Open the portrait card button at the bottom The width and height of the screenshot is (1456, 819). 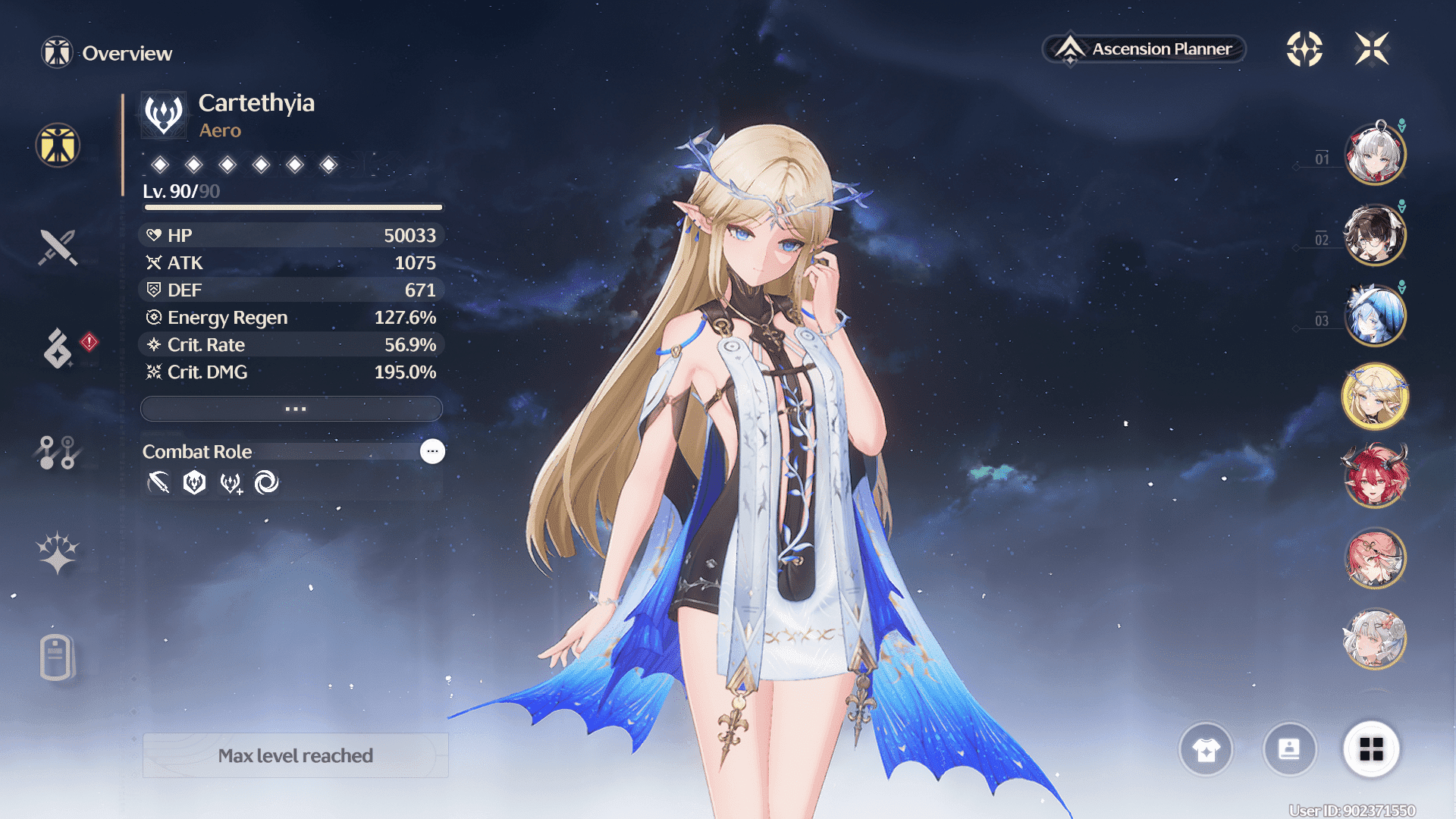pos(1289,749)
